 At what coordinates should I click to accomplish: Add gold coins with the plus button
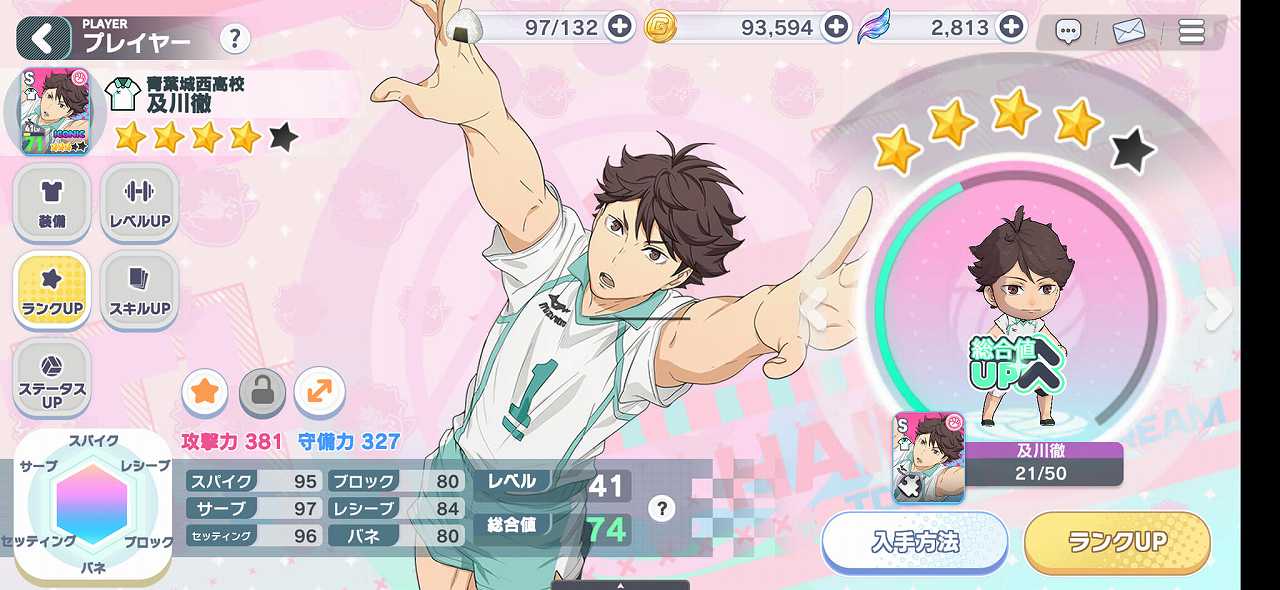(836, 27)
